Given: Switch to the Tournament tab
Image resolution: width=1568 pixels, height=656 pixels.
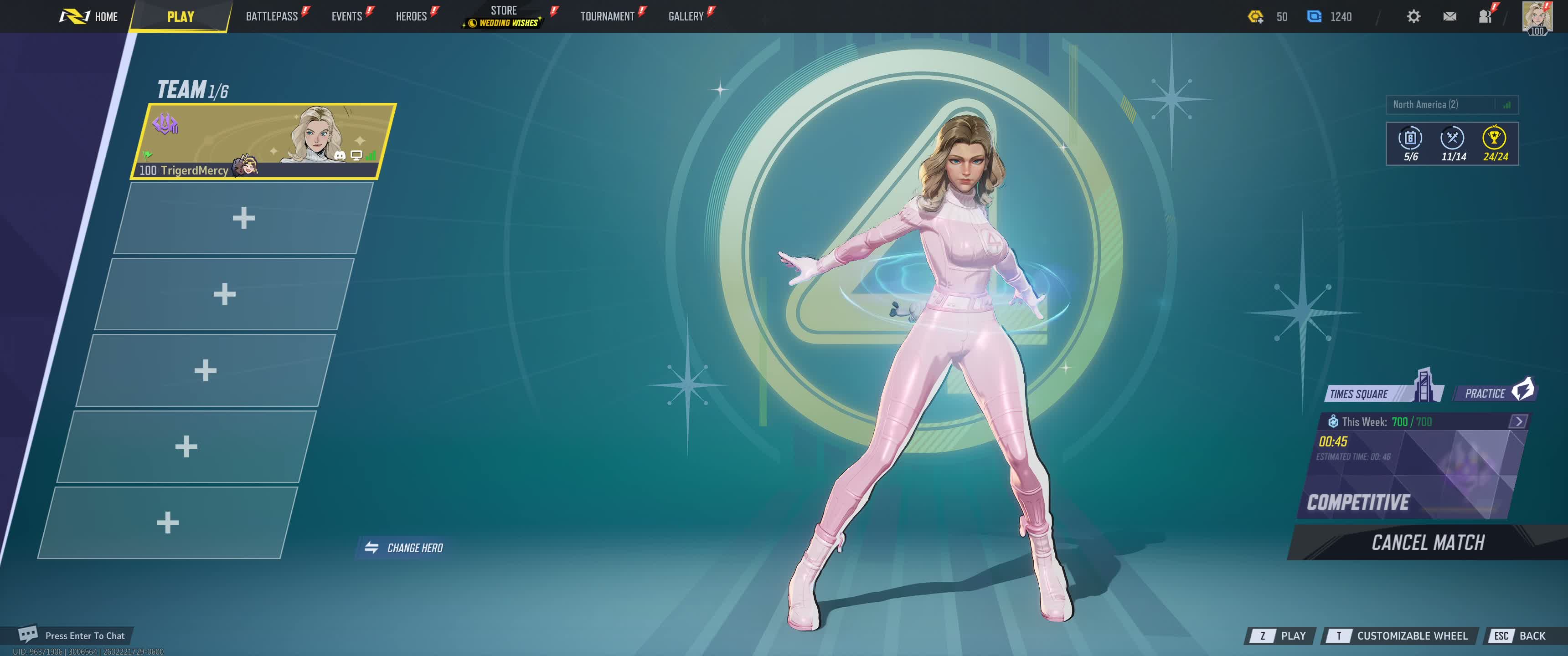Looking at the screenshot, I should pyautogui.click(x=607, y=16).
